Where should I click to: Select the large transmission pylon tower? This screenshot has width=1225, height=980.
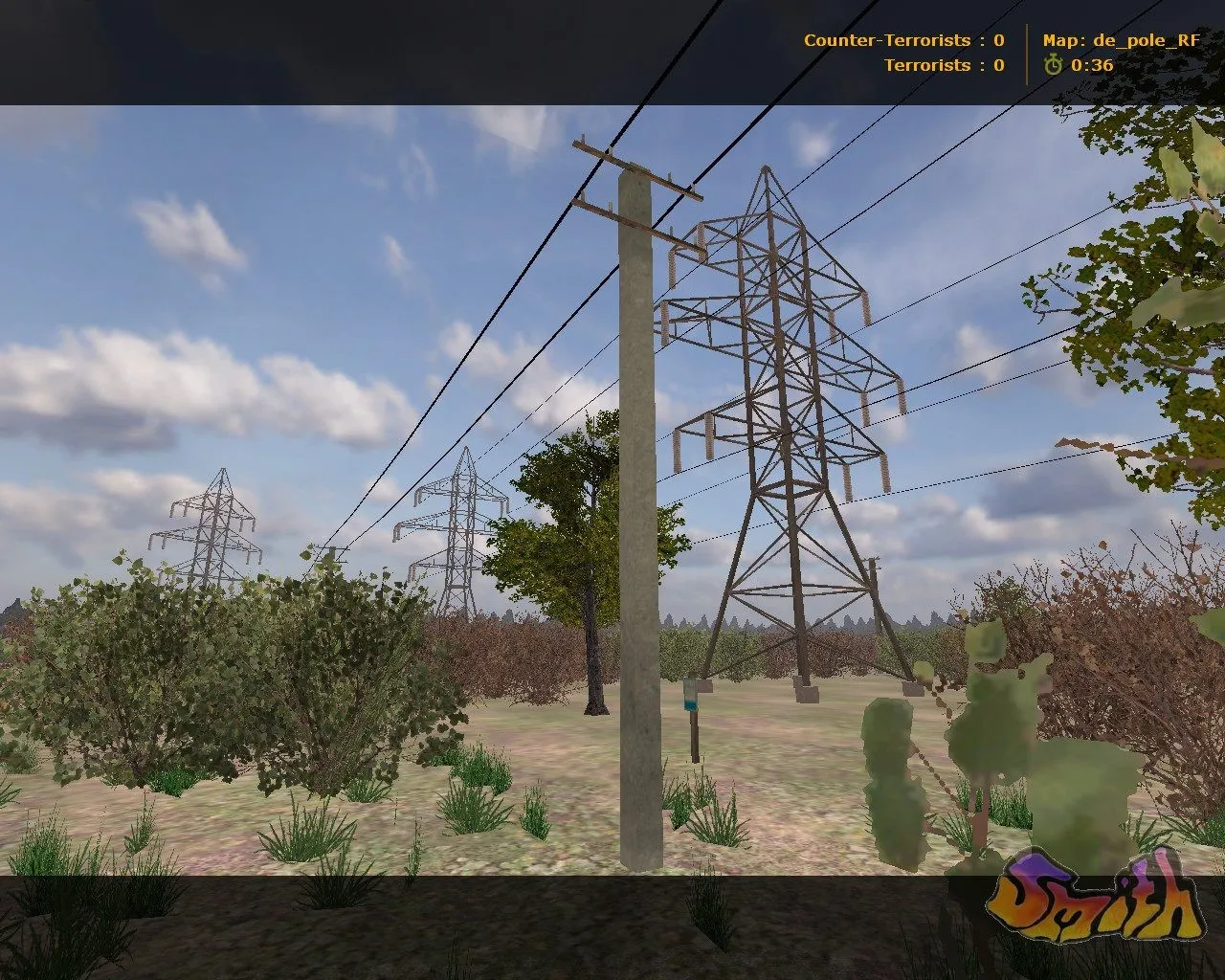(x=785, y=402)
